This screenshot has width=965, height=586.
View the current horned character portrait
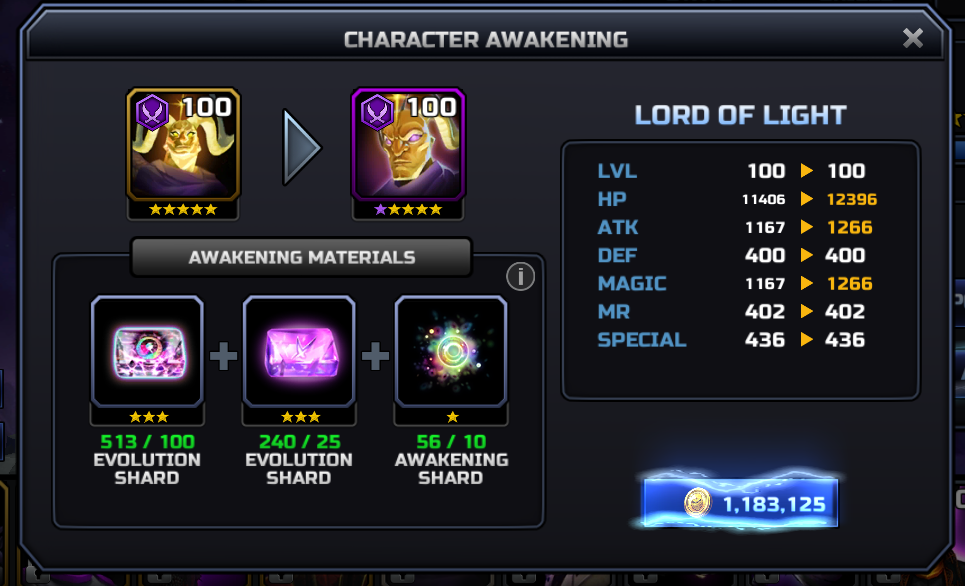click(x=183, y=144)
